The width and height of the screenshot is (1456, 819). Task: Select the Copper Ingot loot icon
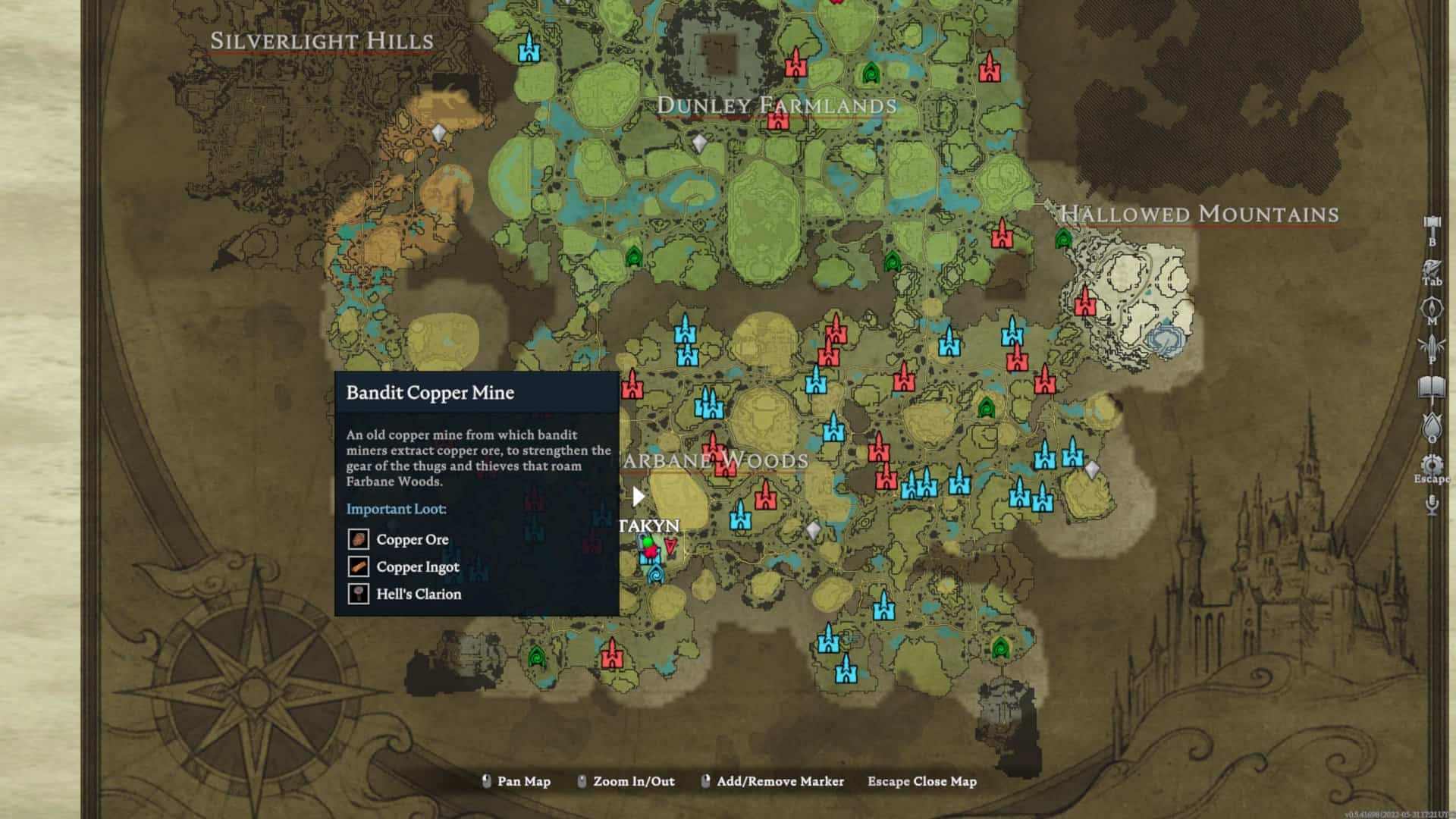pyautogui.click(x=360, y=566)
